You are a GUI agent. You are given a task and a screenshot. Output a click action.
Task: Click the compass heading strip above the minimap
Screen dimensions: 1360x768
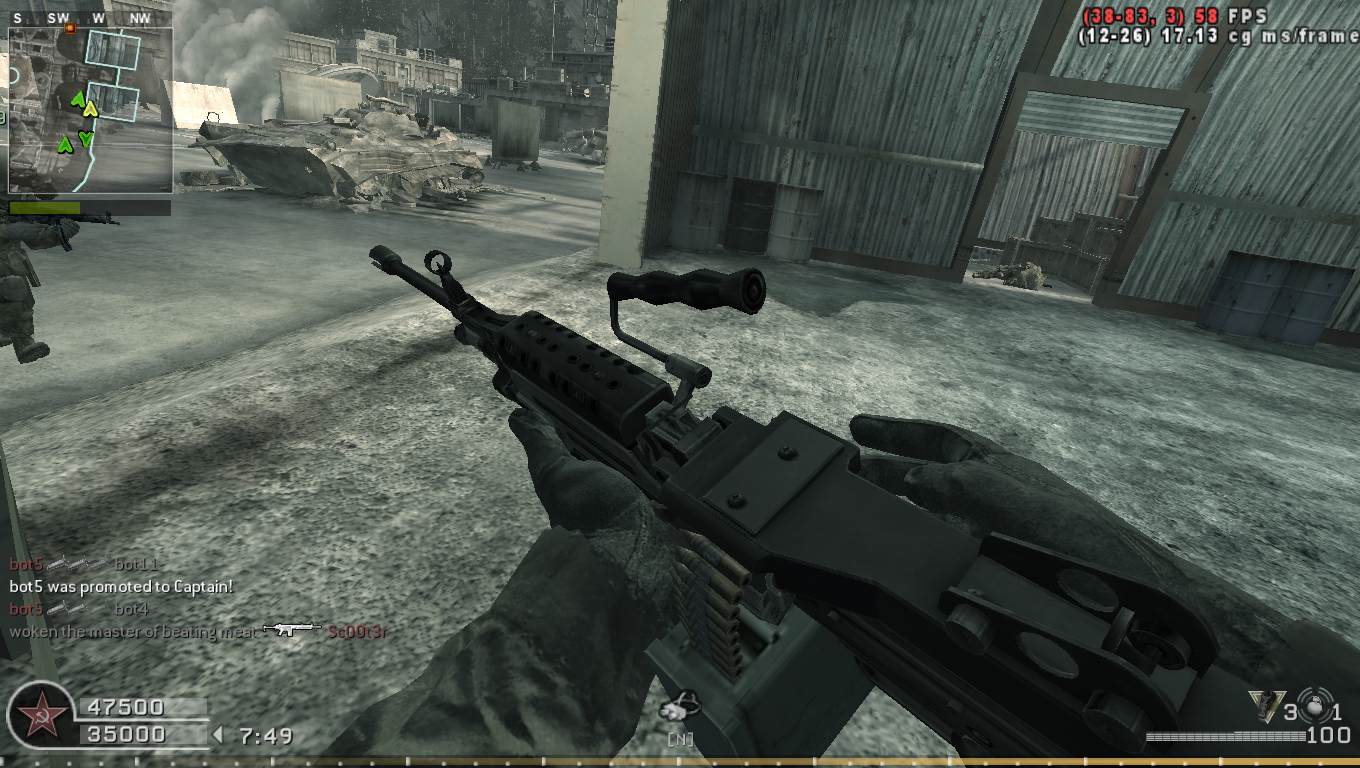(90, 18)
